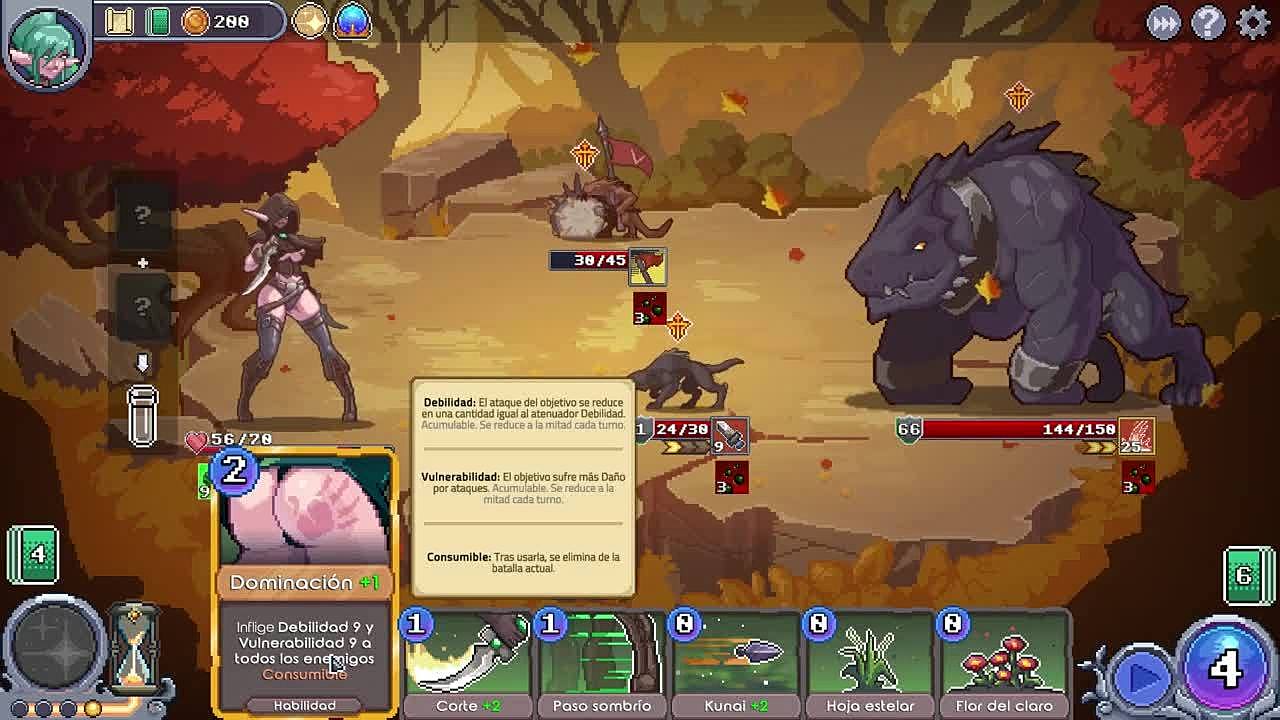Image resolution: width=1280 pixels, height=720 pixels.
Task: Toggle the fast-forward speed button
Action: [x=1163, y=22]
